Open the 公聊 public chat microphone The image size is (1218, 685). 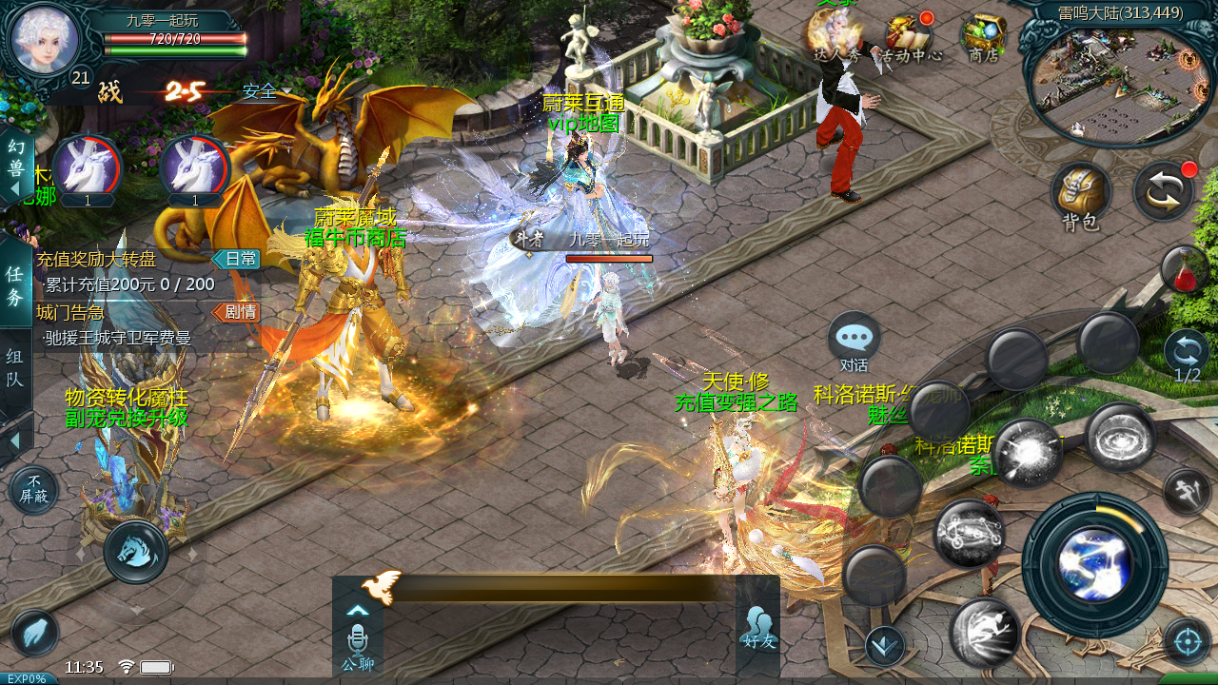[357, 640]
